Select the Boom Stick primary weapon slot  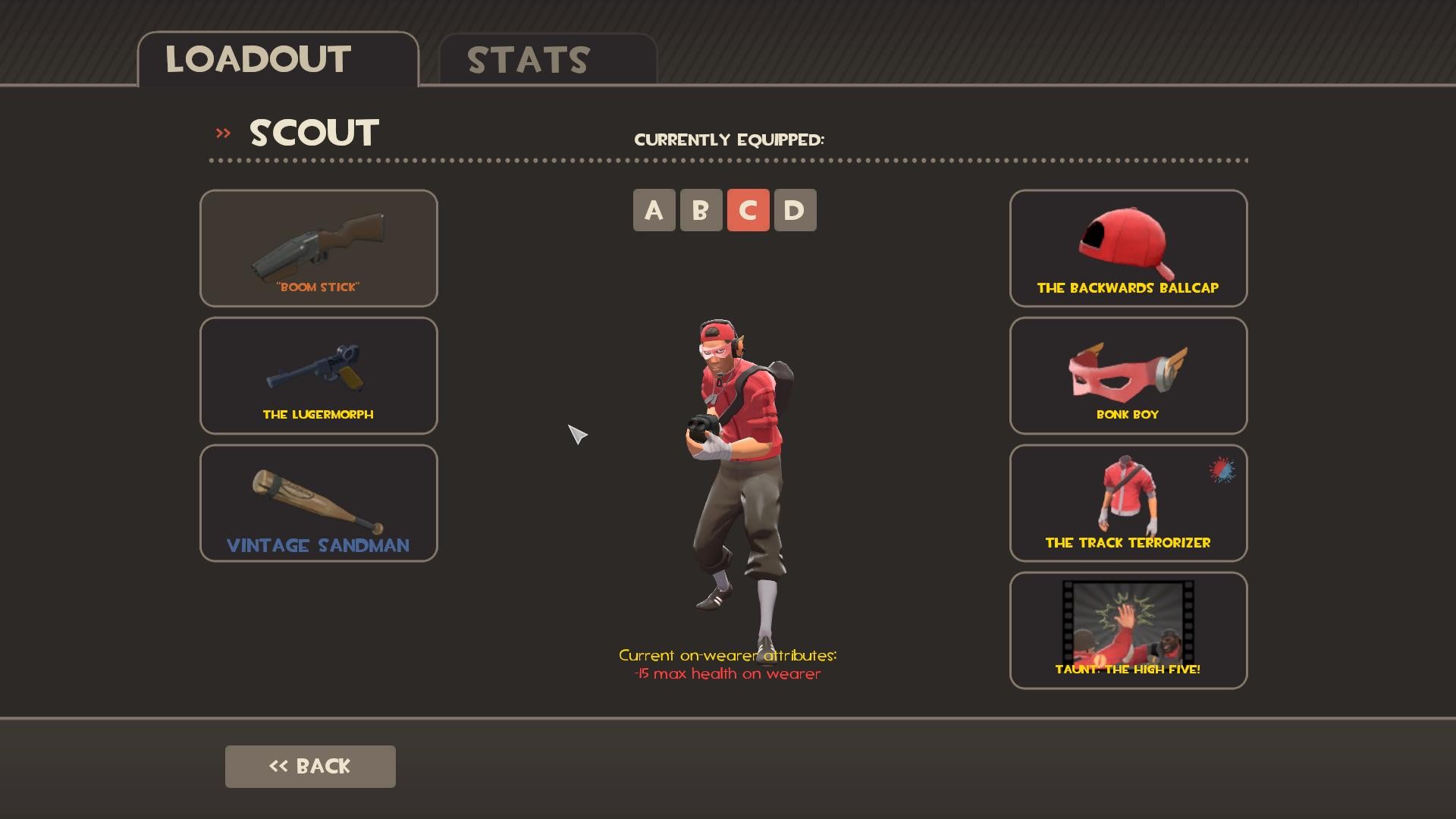318,248
